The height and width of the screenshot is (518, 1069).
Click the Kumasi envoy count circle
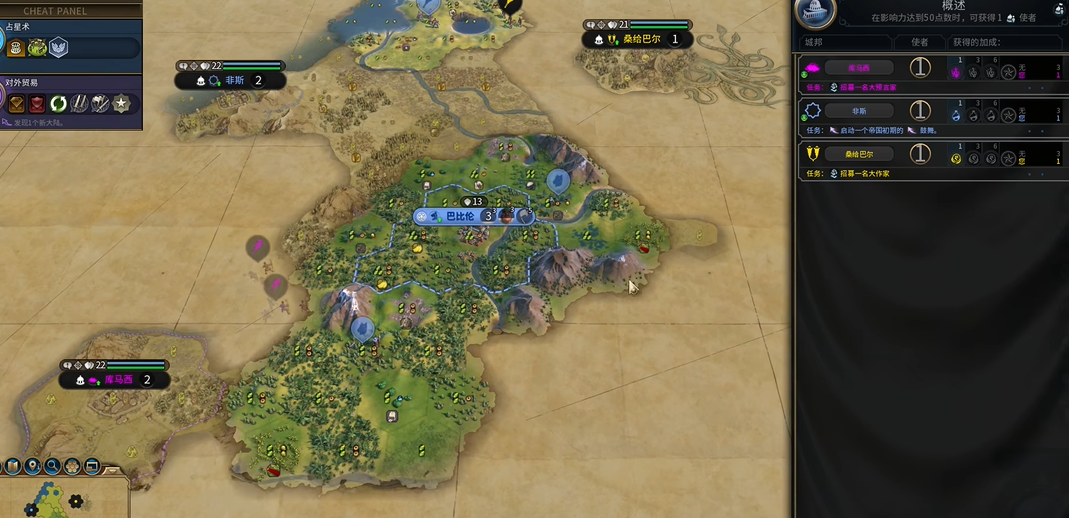920,68
